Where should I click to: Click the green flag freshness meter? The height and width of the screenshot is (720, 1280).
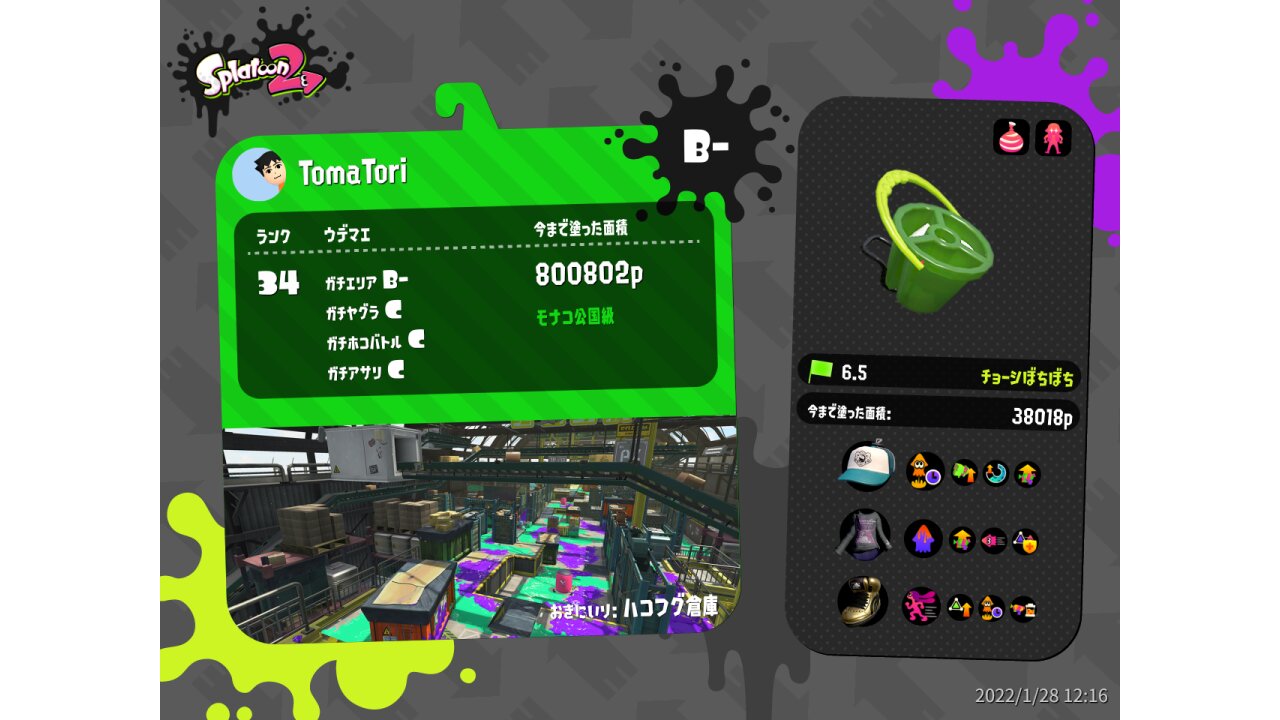[820, 372]
